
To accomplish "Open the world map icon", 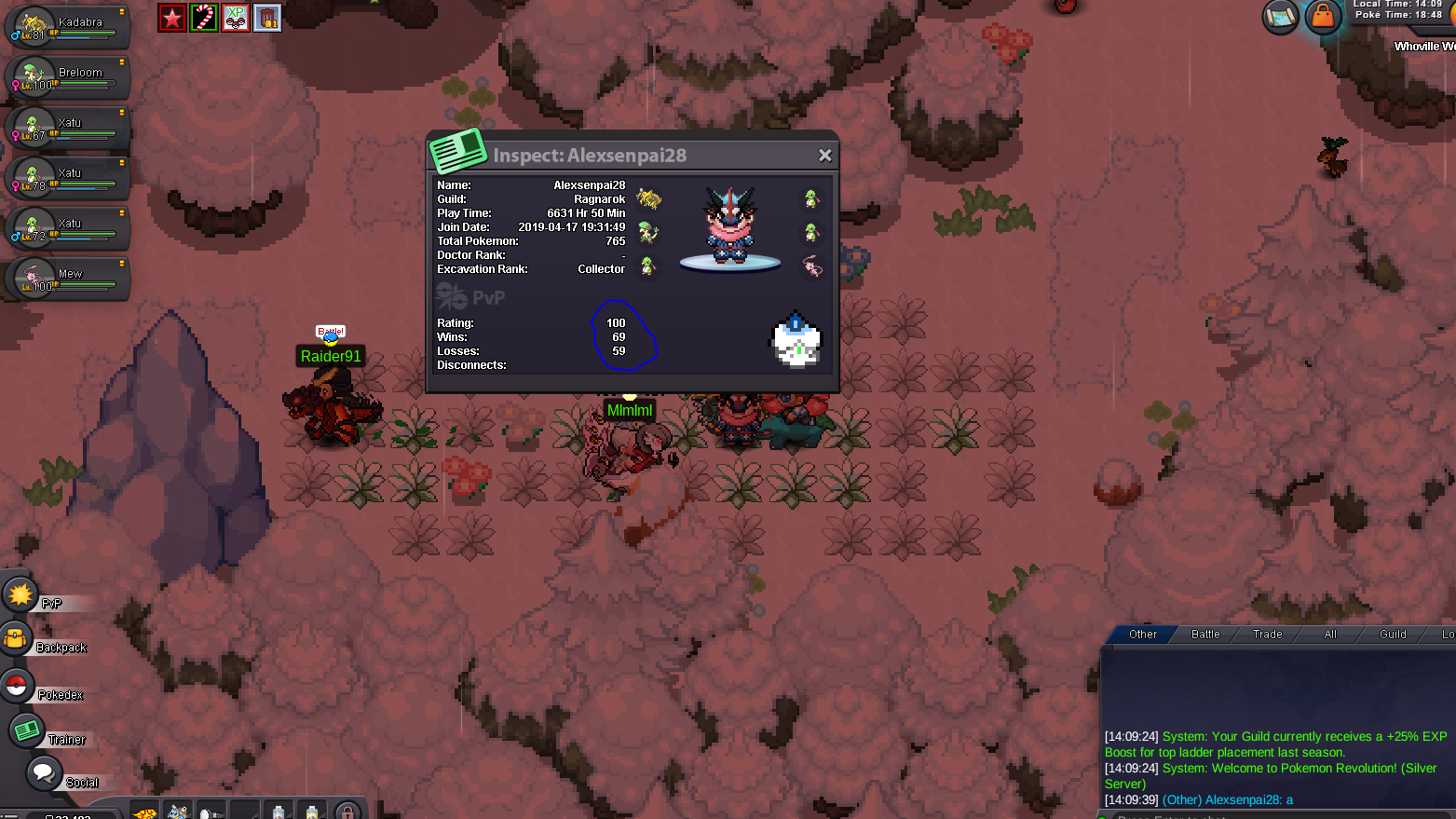I will click(x=1281, y=17).
